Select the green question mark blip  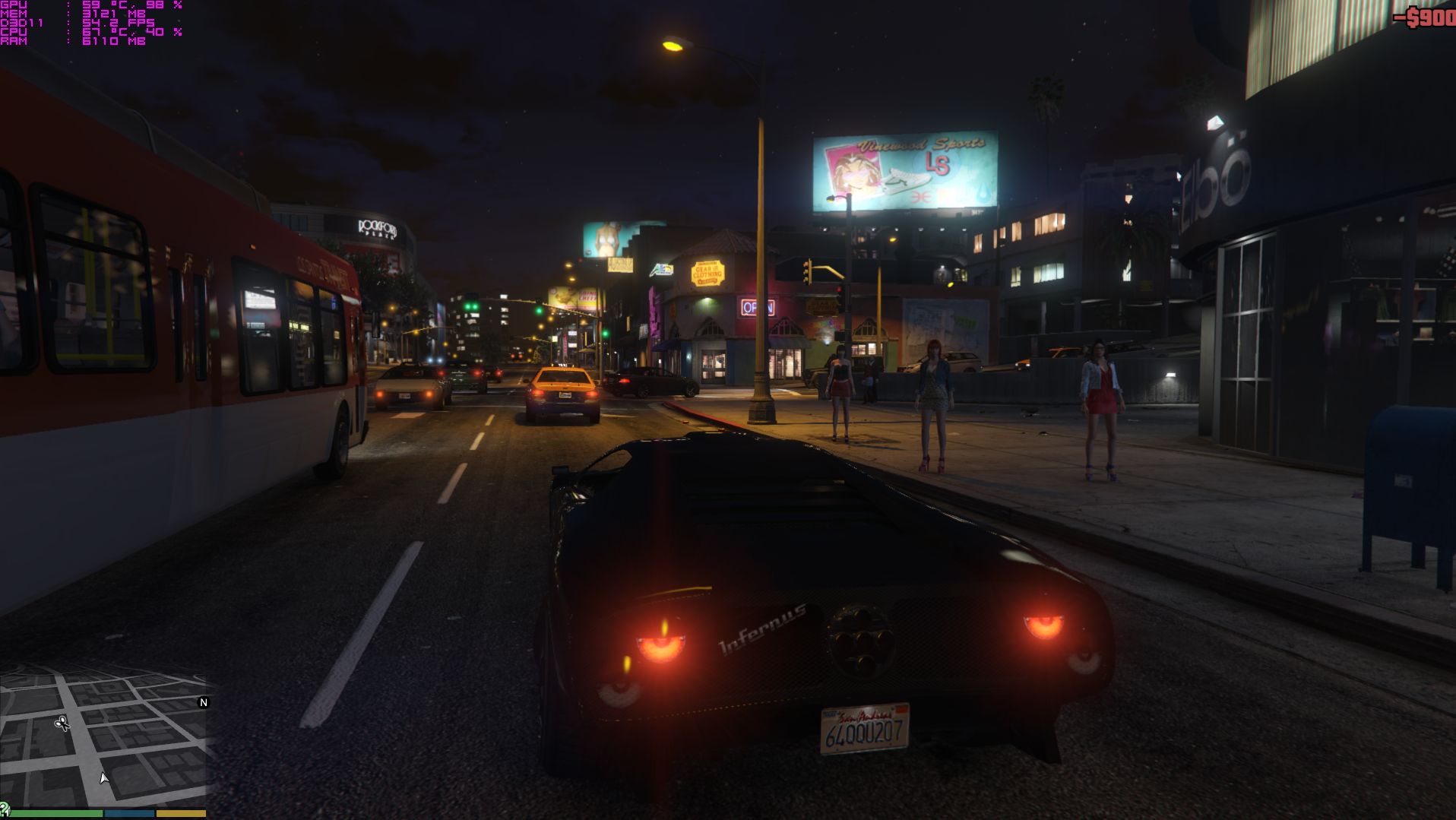5,812
